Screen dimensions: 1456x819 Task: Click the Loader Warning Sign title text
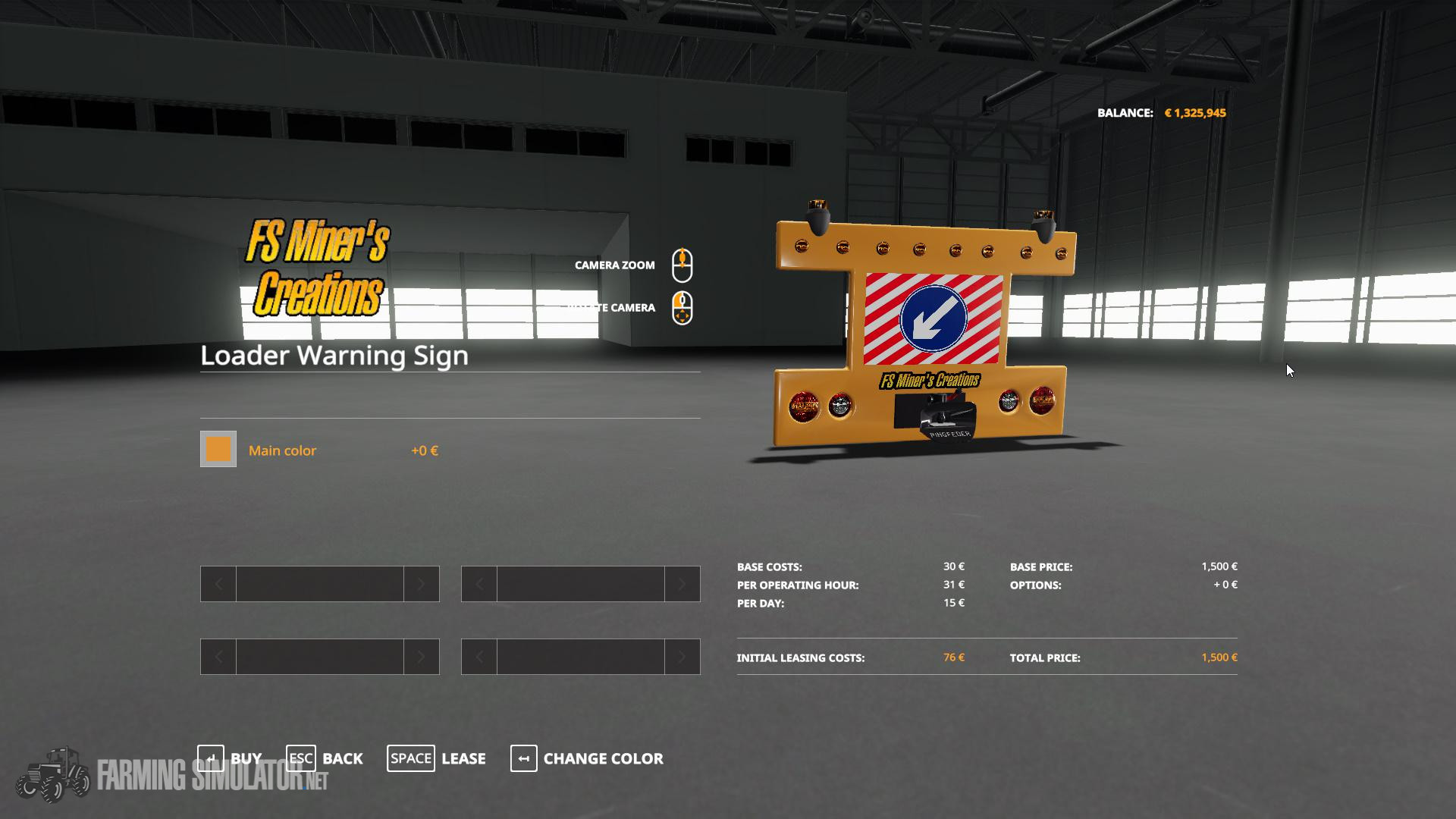334,355
